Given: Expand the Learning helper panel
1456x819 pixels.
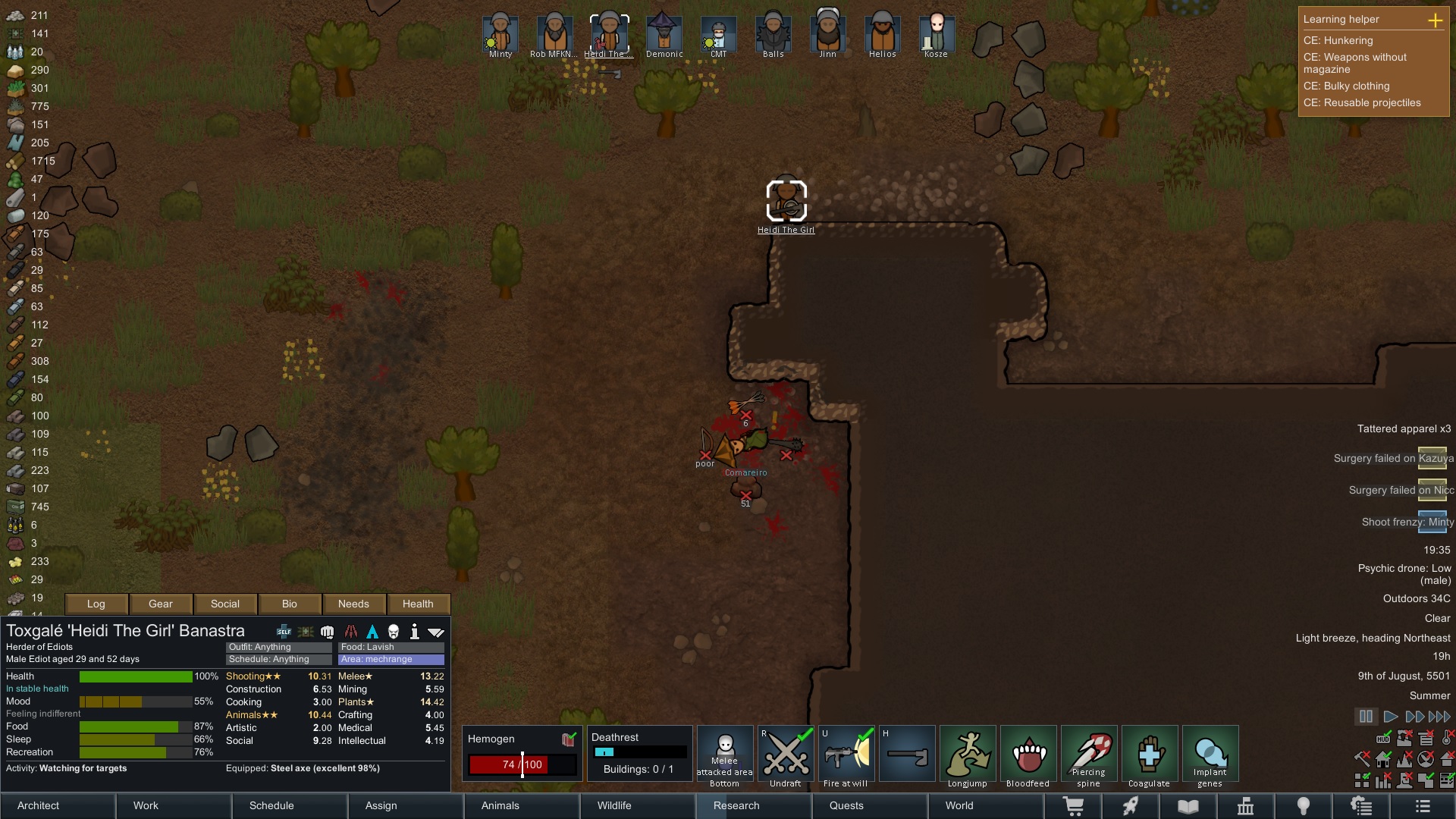Looking at the screenshot, I should click(x=1435, y=20).
